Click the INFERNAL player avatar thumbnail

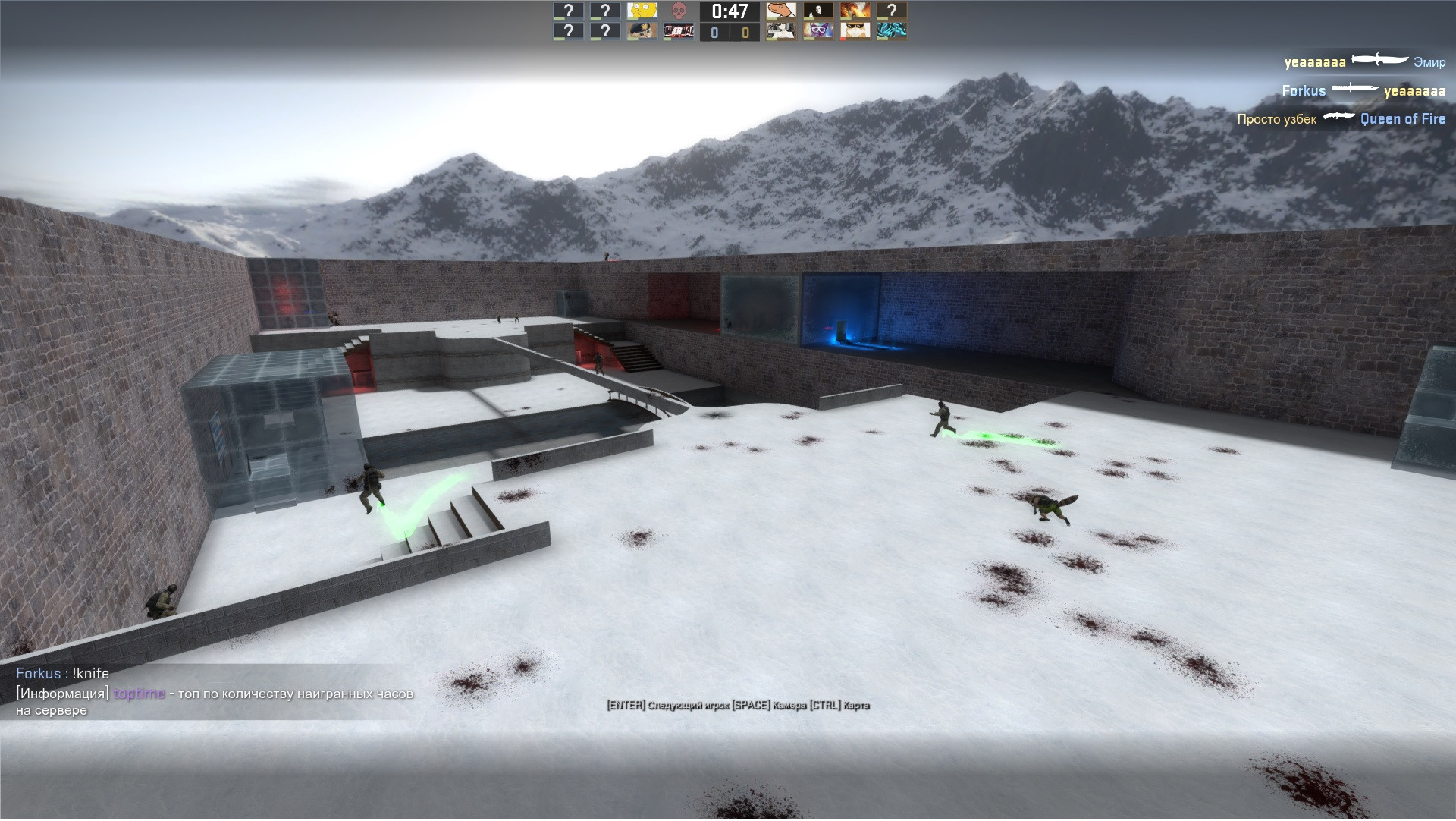pos(678,30)
